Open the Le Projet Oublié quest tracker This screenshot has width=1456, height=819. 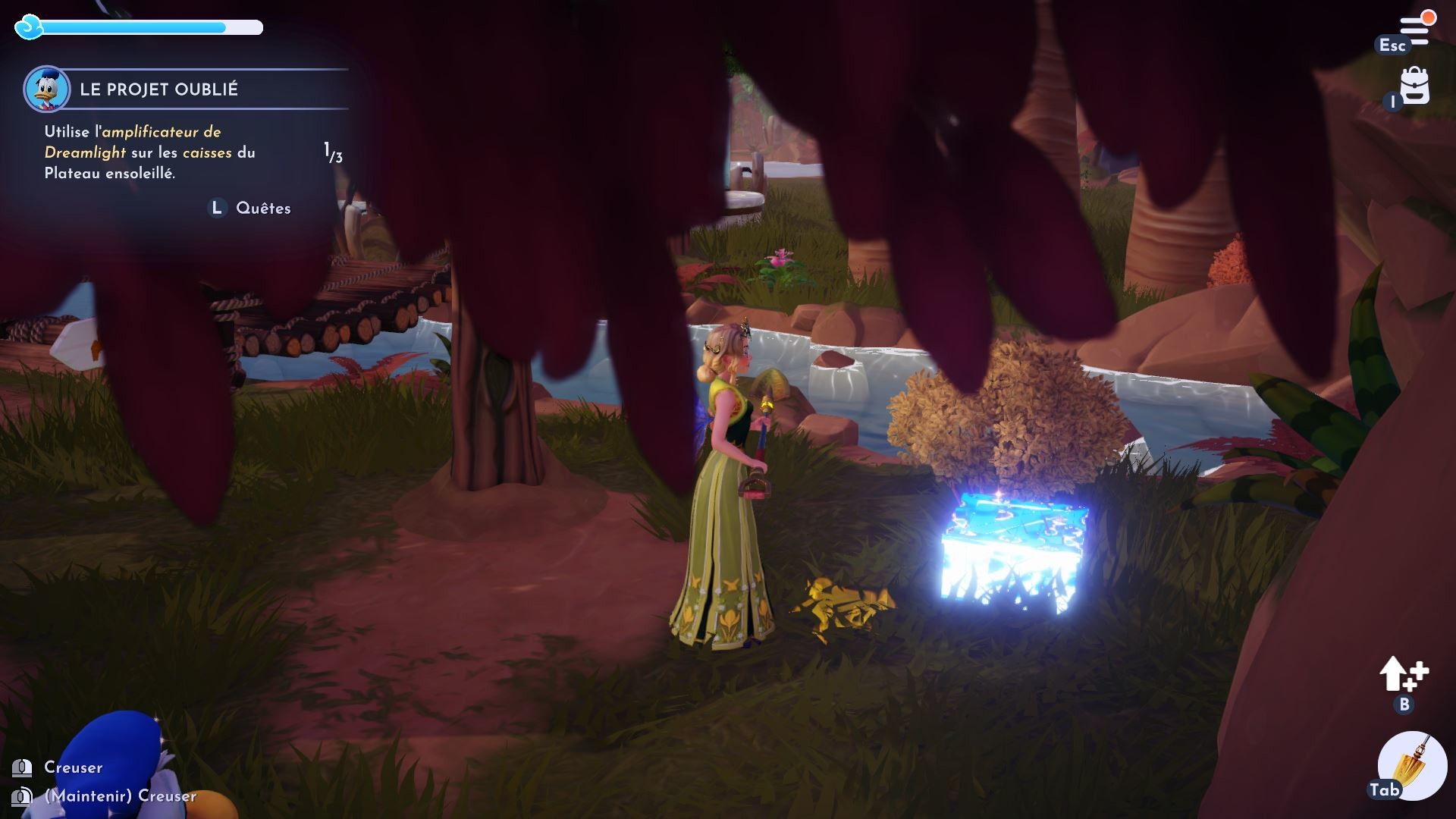[x=158, y=89]
